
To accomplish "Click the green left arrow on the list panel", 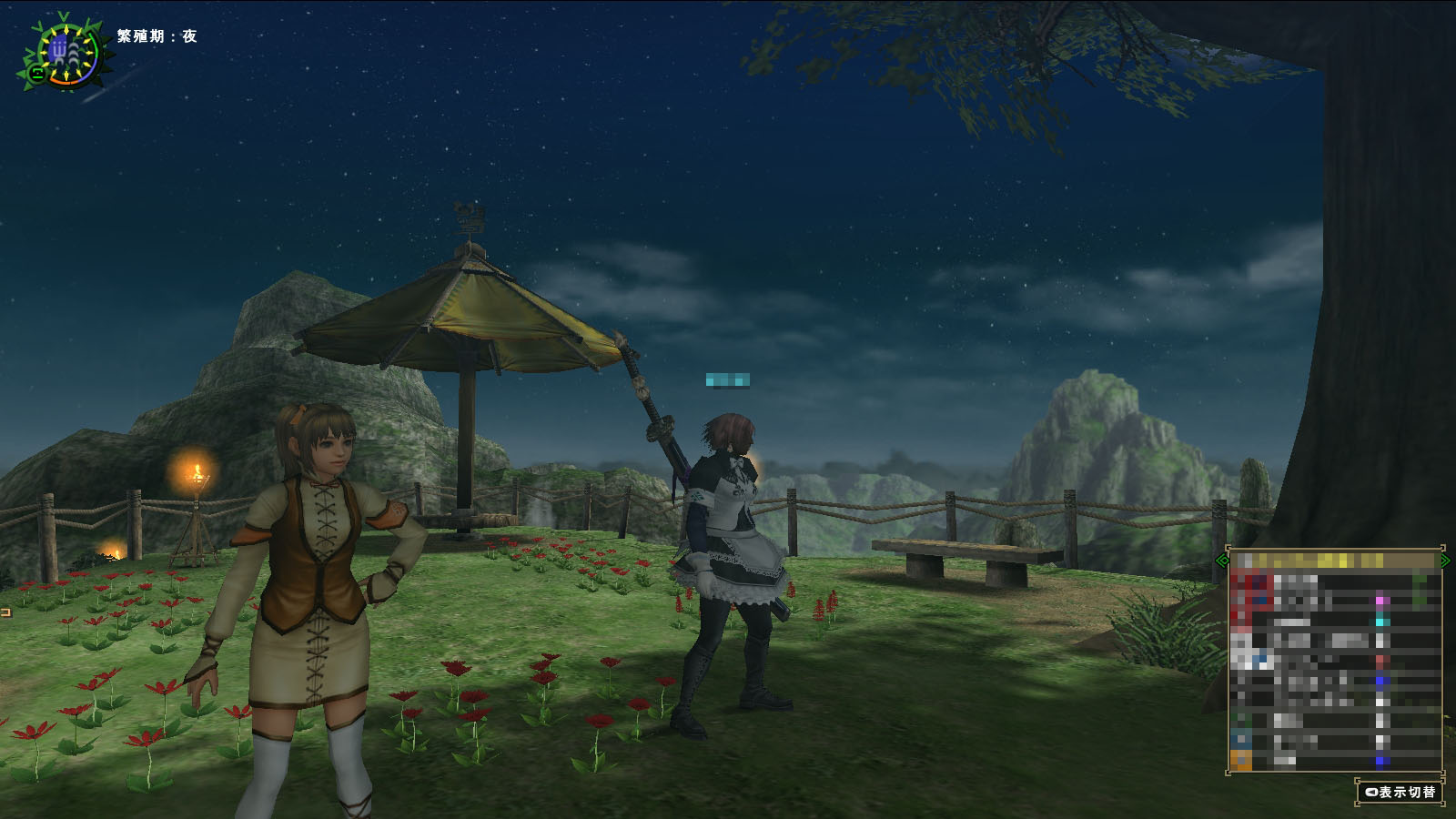I will [x=1222, y=561].
